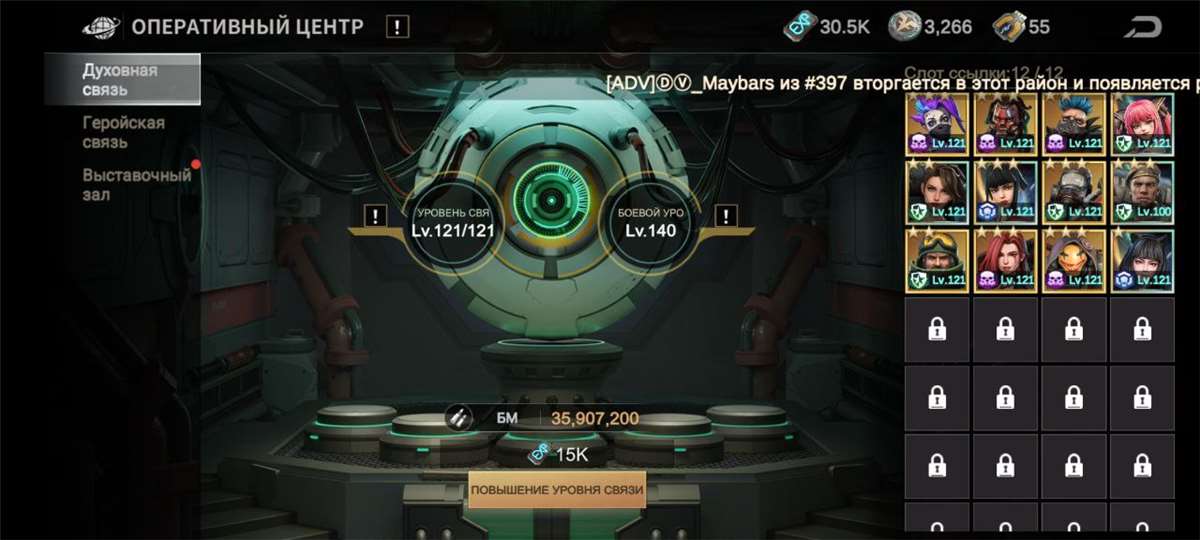Go back using the return arrow
Viewport: 1200px width, 540px height.
click(1143, 27)
